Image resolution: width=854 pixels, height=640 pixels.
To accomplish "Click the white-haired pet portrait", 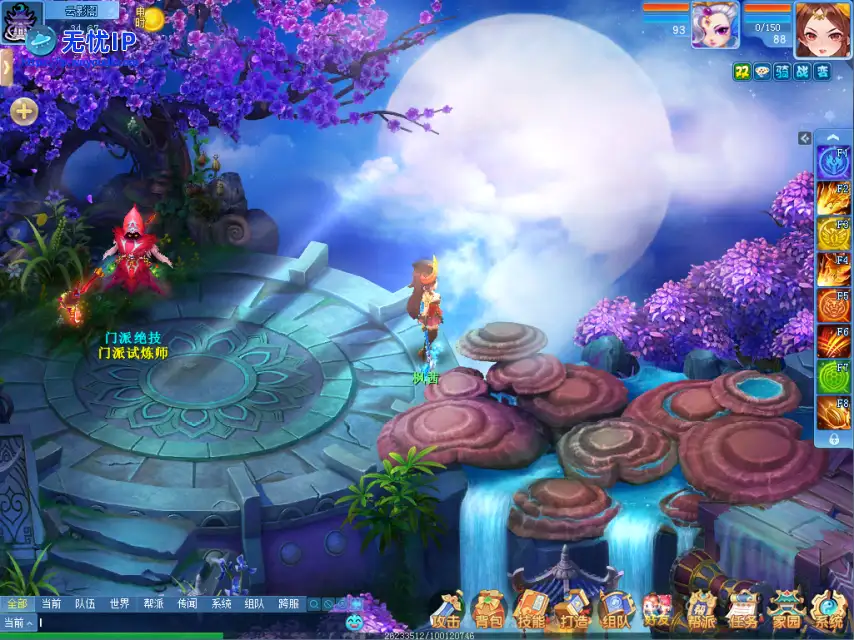I will tap(715, 25).
